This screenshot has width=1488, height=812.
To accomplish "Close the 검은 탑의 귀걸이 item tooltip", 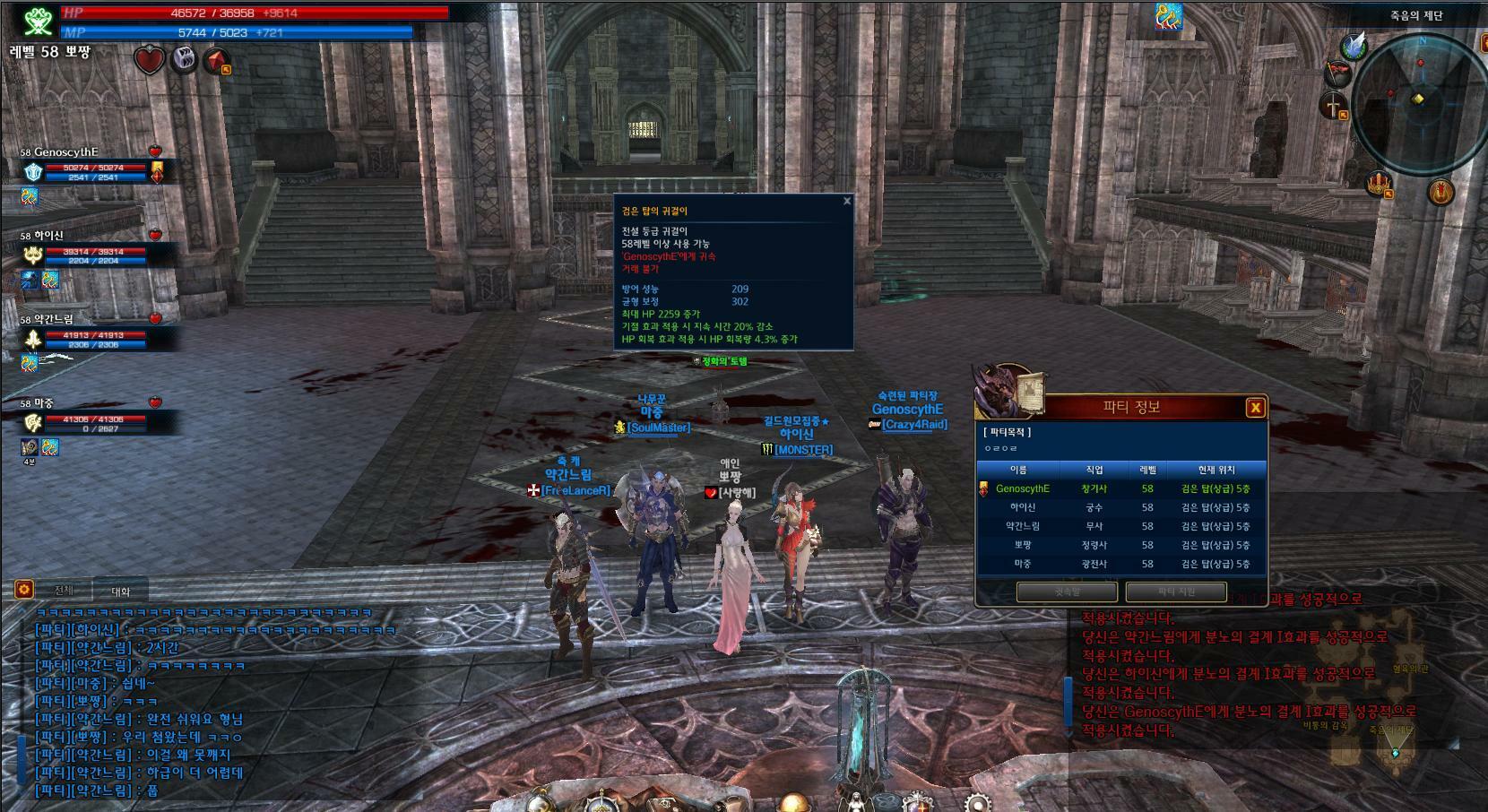I will coord(846,201).
